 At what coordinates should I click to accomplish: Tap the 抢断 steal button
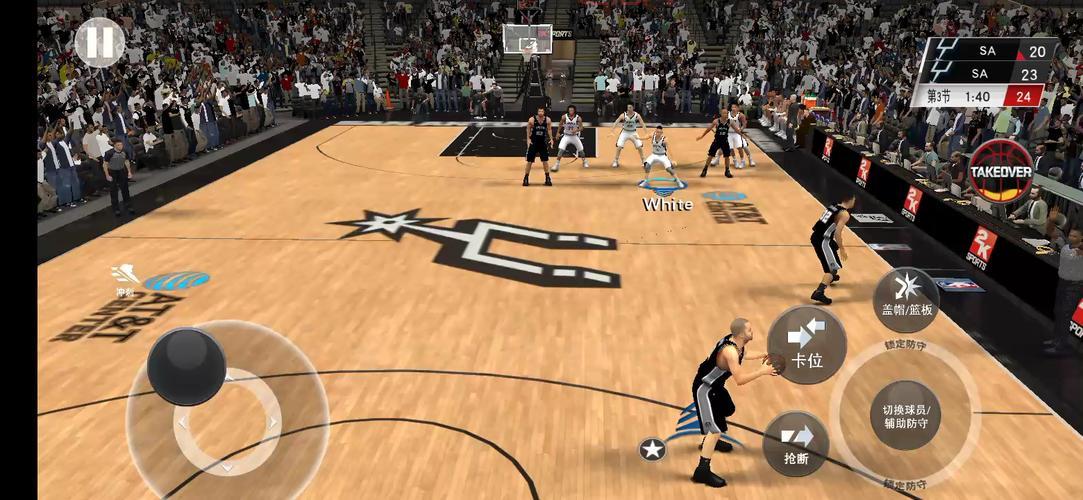(796, 444)
